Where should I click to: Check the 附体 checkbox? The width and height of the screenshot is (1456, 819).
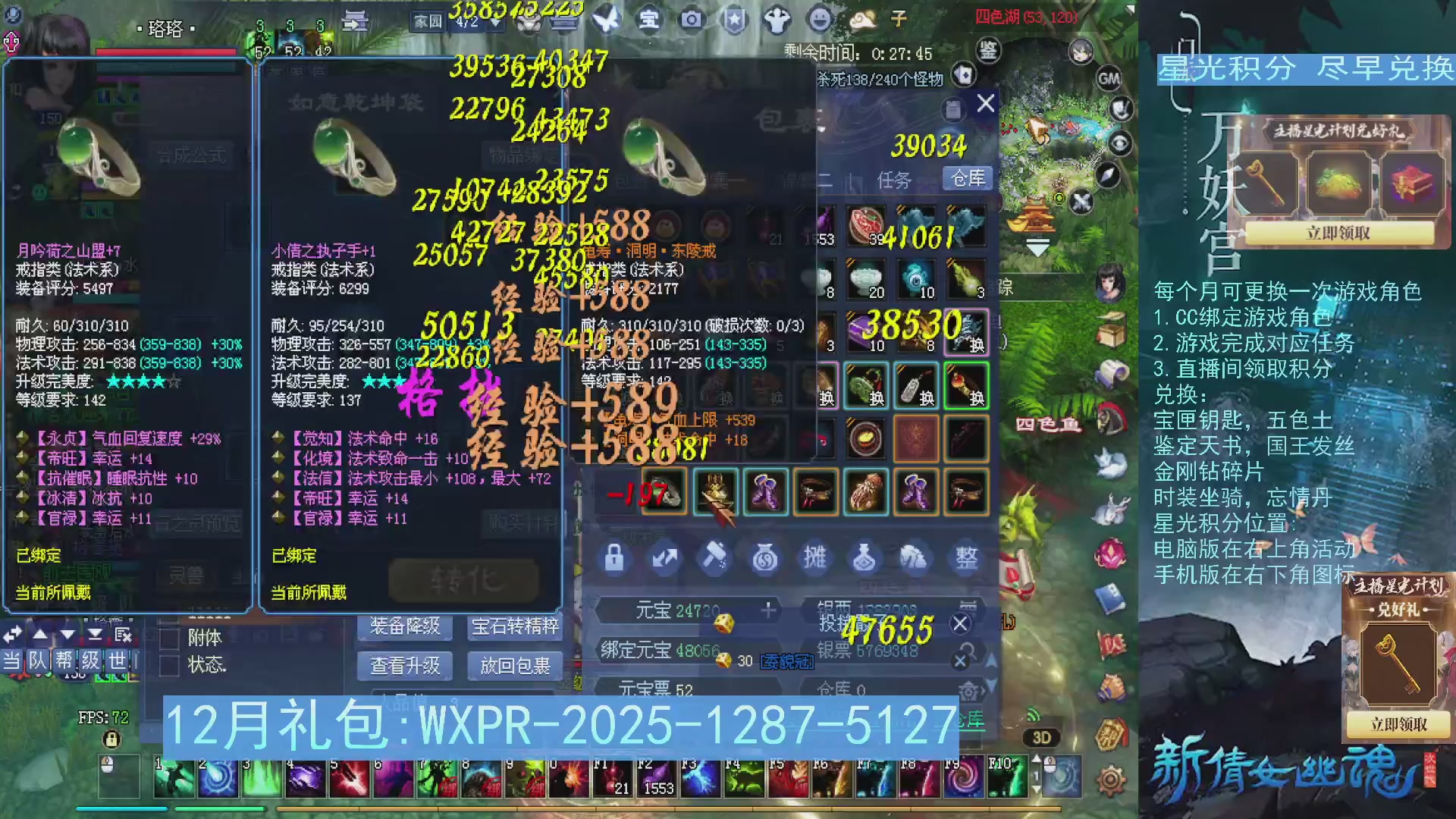(x=168, y=638)
